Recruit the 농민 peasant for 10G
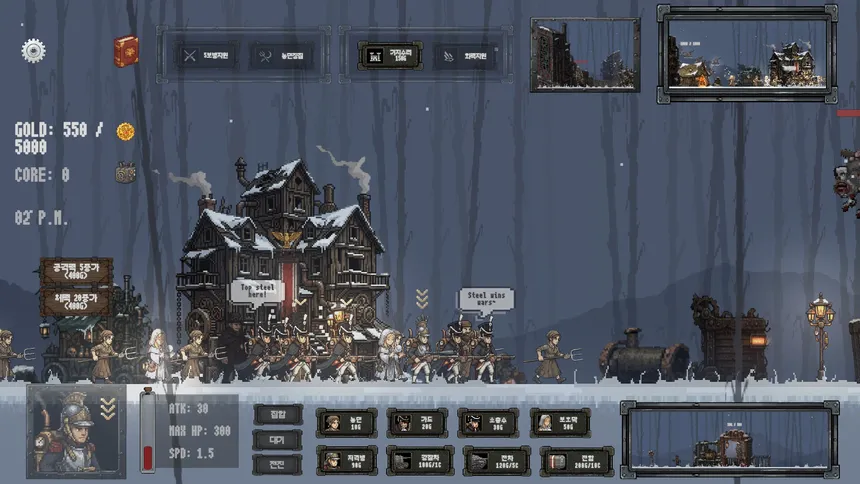Viewport: 860px width, 484px height. [x=346, y=423]
